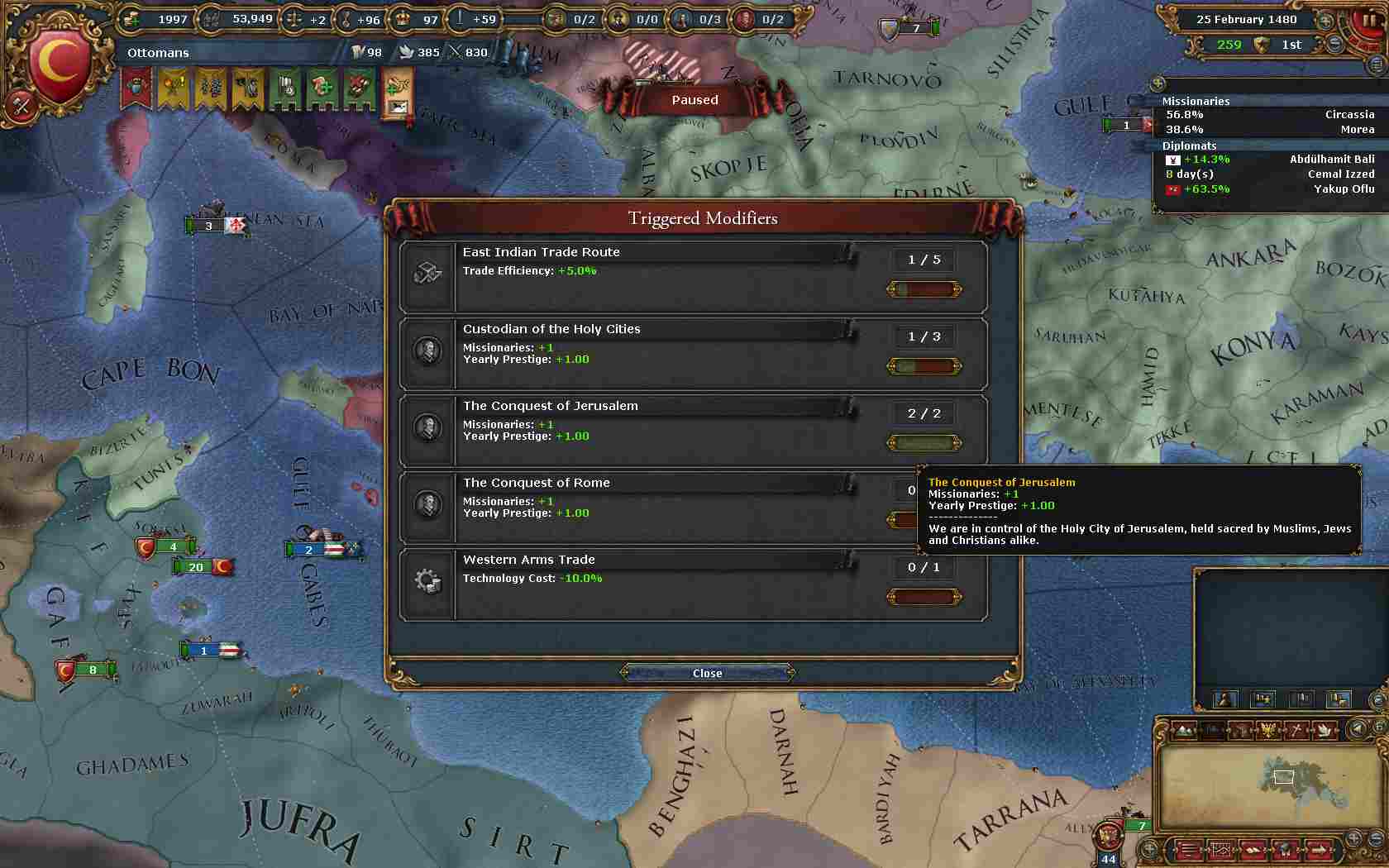This screenshot has width=1389, height=868.
Task: Zoom in using the minimap plus button
Action: click(x=1353, y=838)
